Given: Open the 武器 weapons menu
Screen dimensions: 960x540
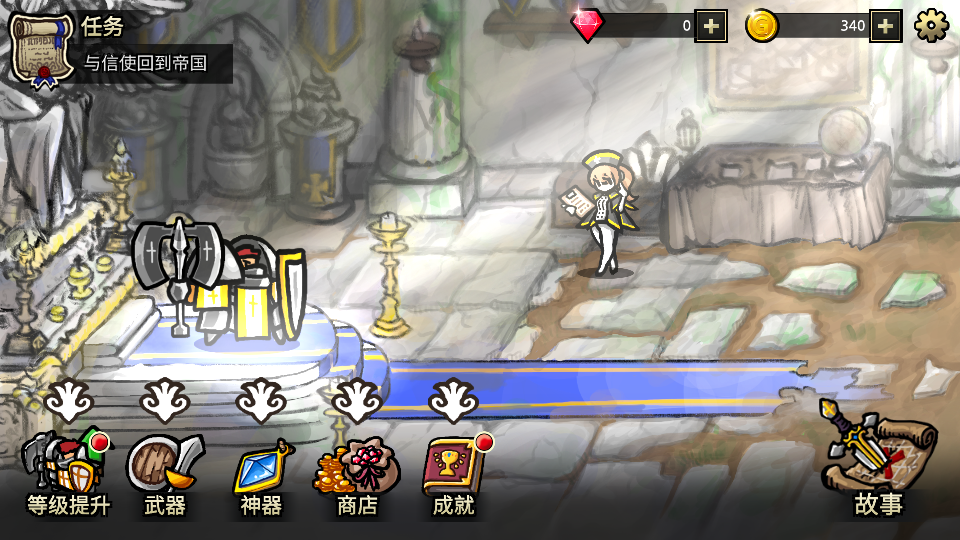Looking at the screenshot, I should click(165, 472).
